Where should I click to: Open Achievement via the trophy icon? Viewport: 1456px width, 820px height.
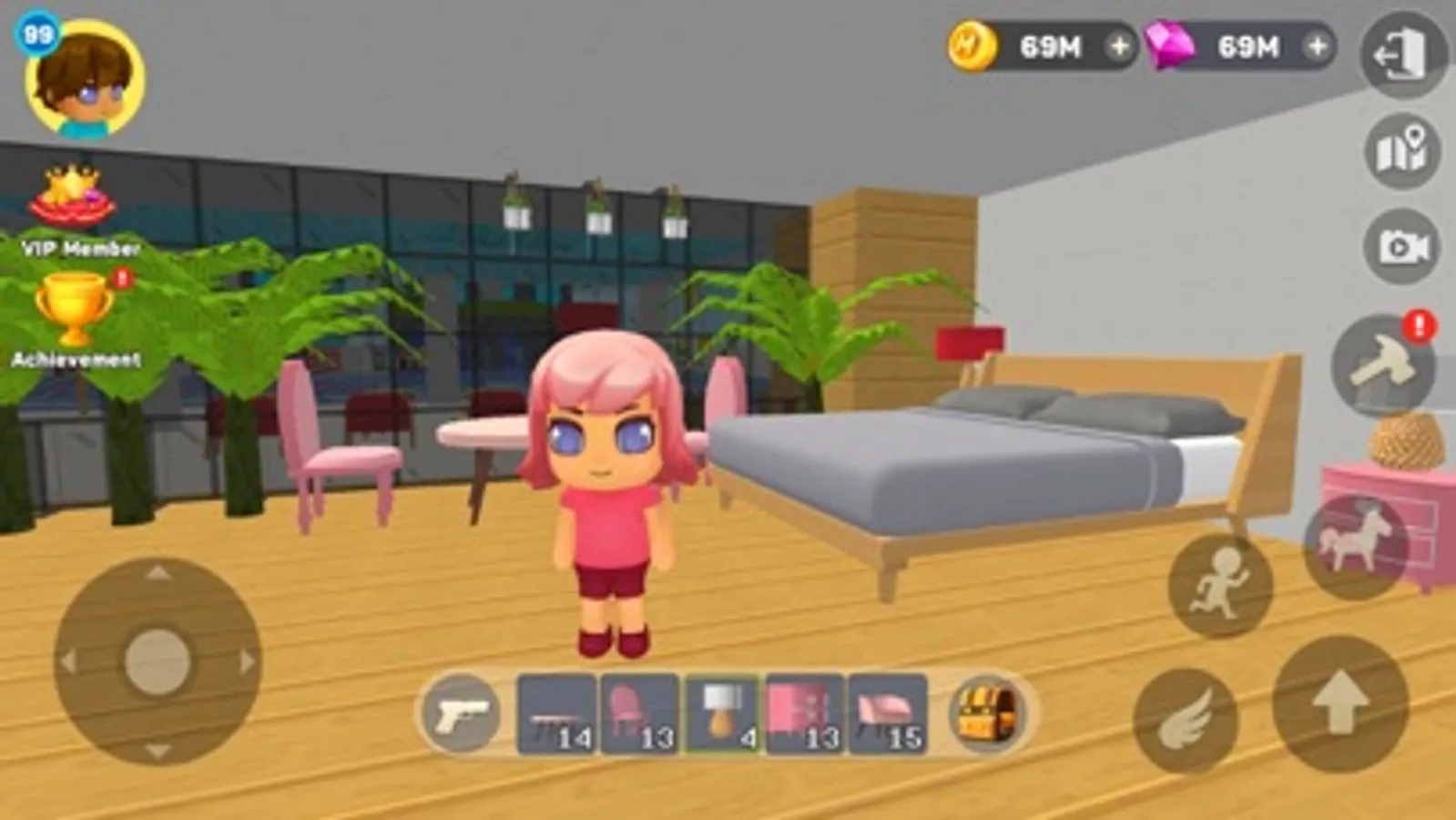click(75, 310)
